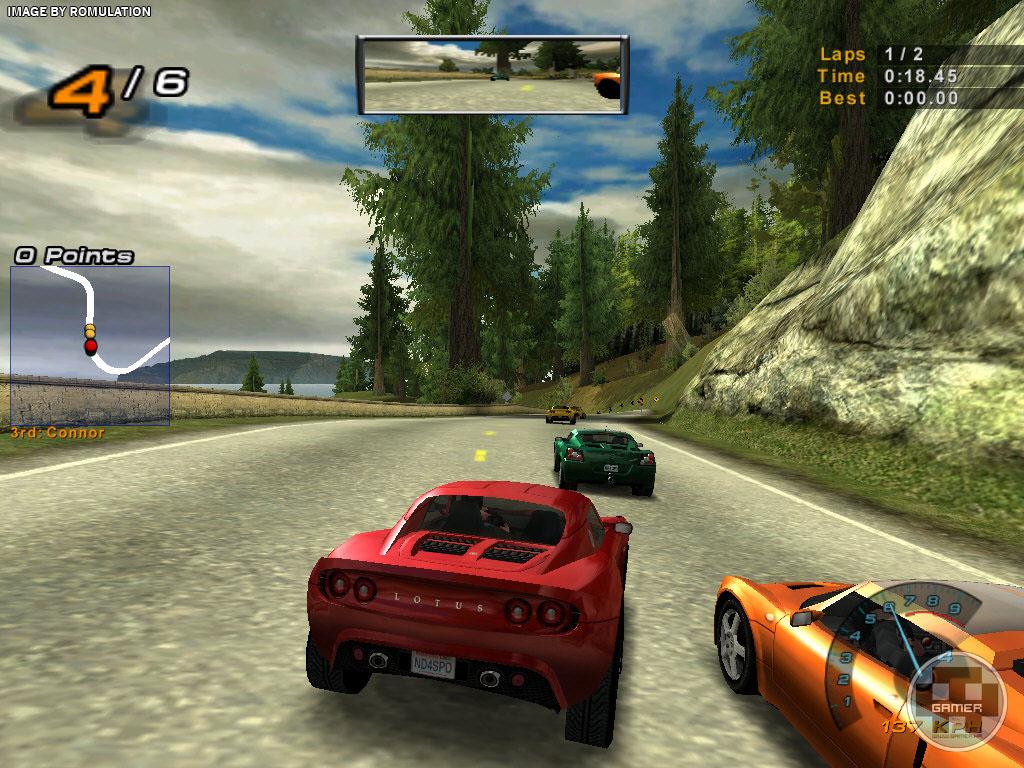Click the track minimap

point(90,345)
